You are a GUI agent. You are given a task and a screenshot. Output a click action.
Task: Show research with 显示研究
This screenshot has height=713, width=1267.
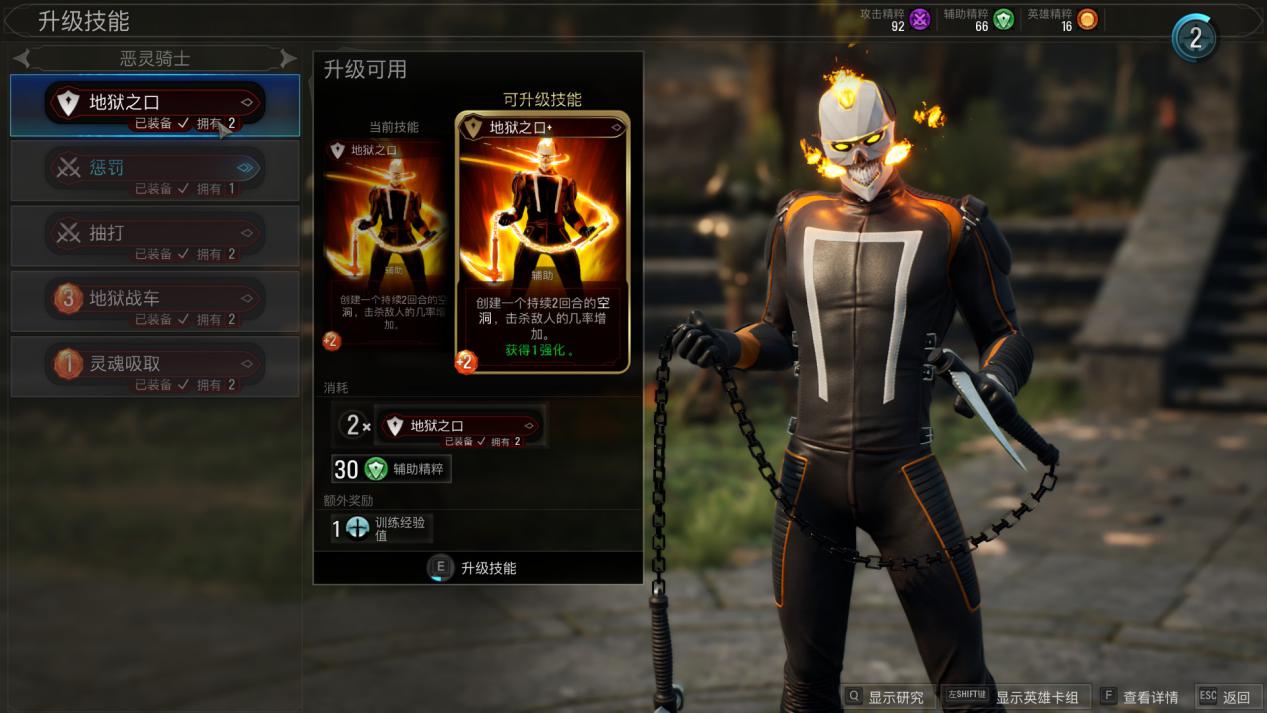[885, 697]
